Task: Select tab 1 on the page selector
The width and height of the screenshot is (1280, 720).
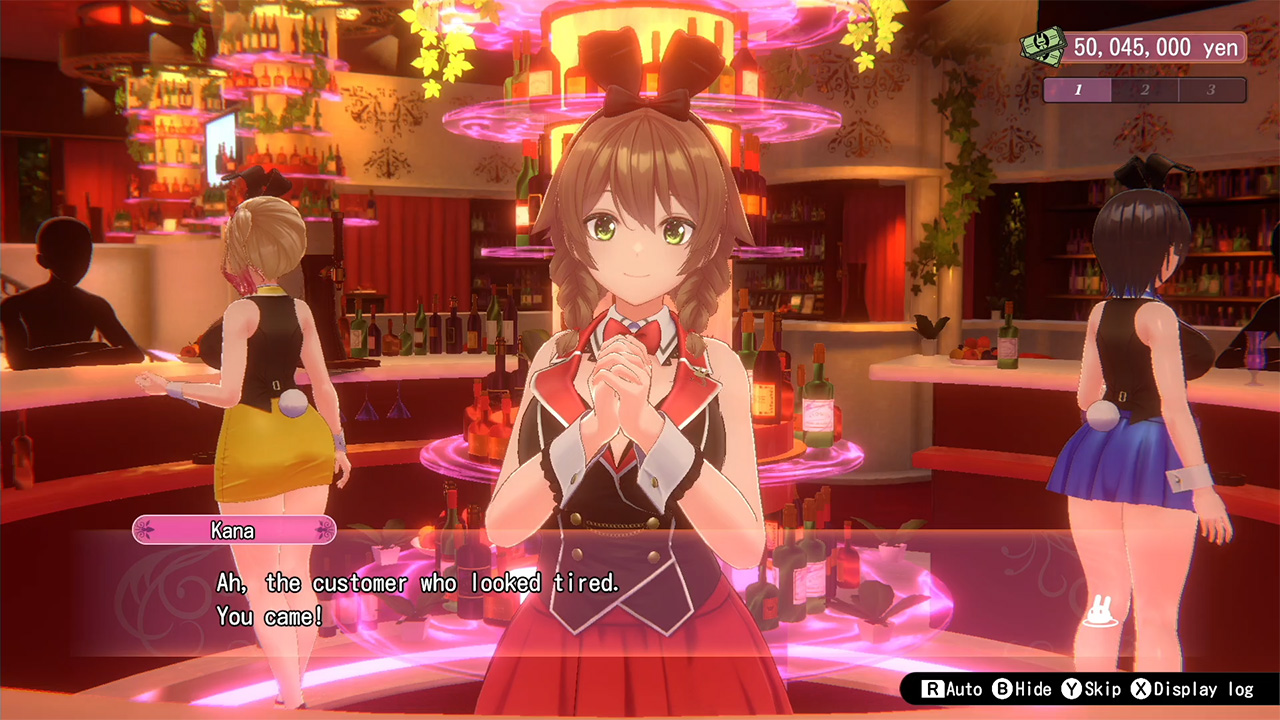Action: 1079,89
